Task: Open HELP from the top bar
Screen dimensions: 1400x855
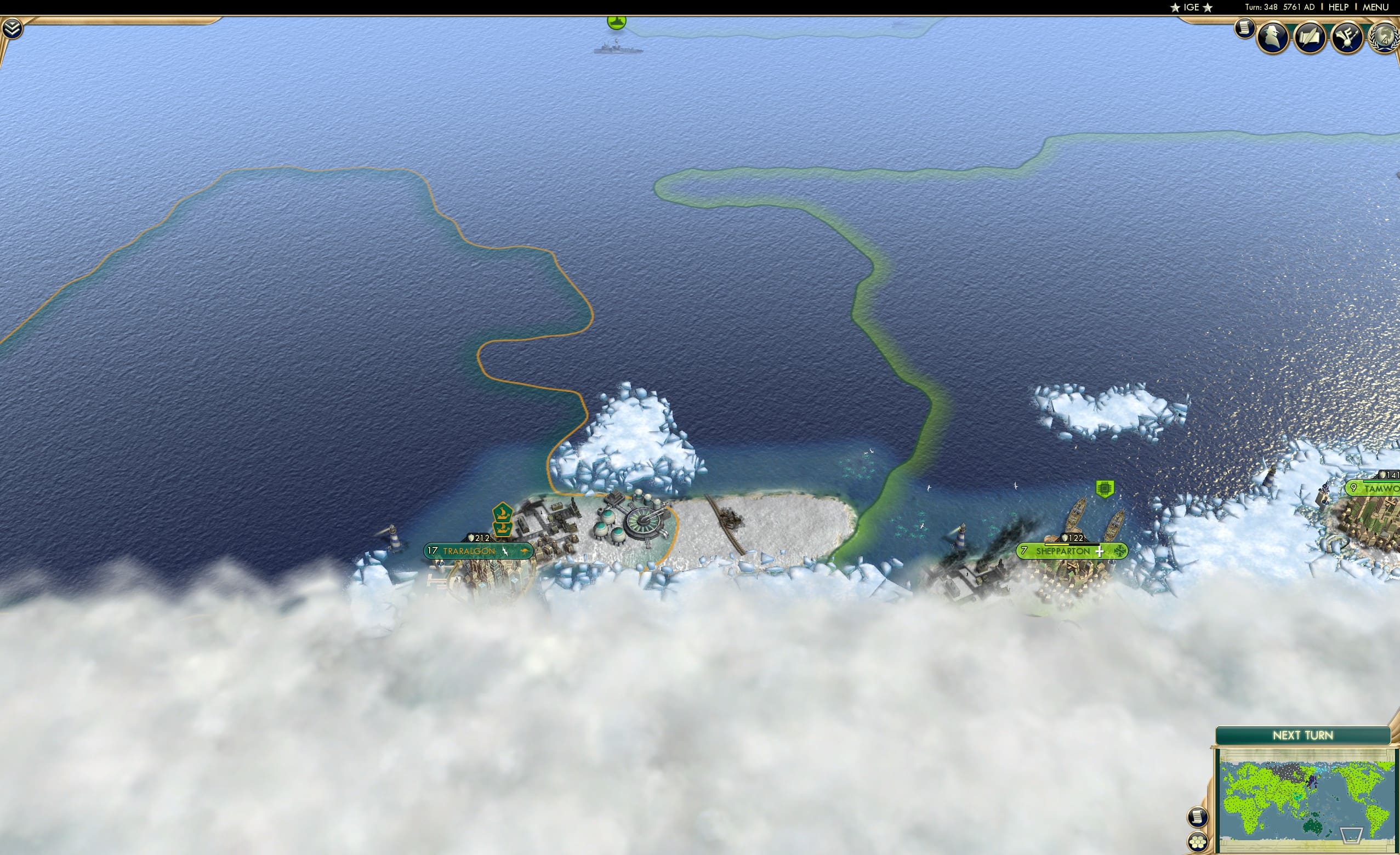Action: [x=1339, y=7]
